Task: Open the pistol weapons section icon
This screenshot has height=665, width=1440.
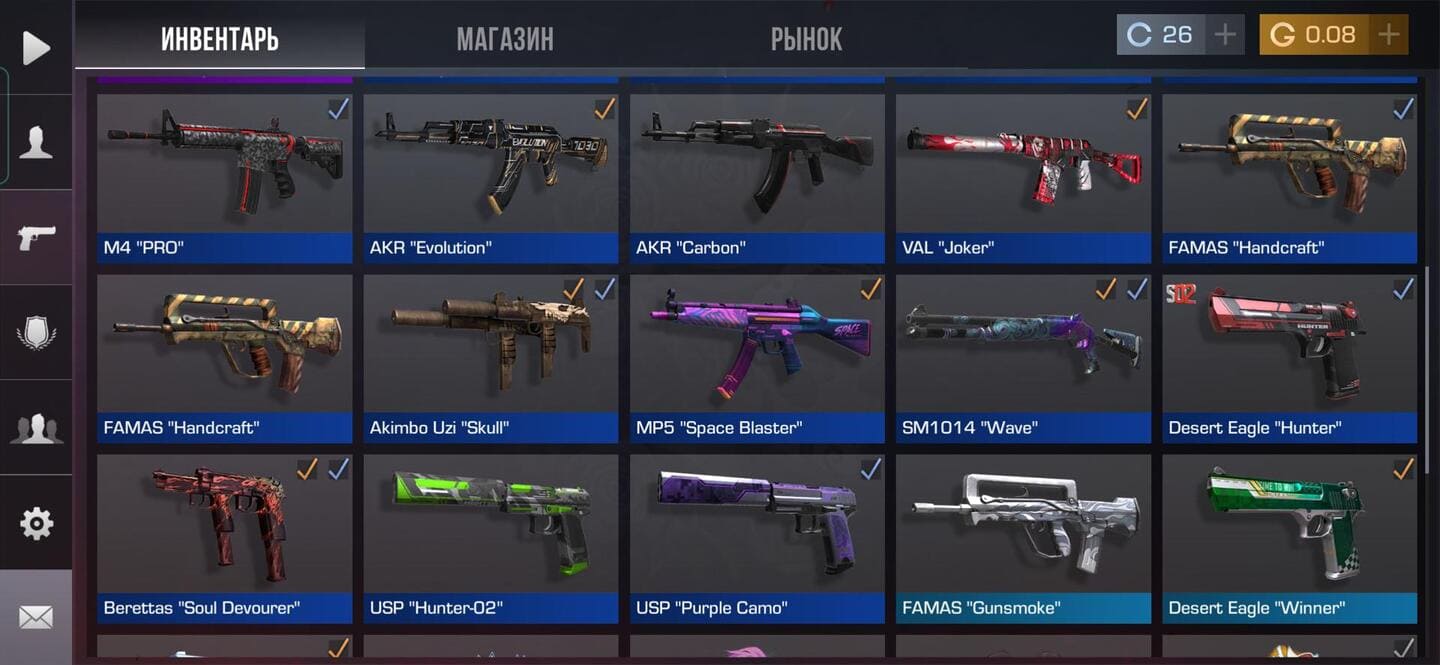Action: coord(36,237)
